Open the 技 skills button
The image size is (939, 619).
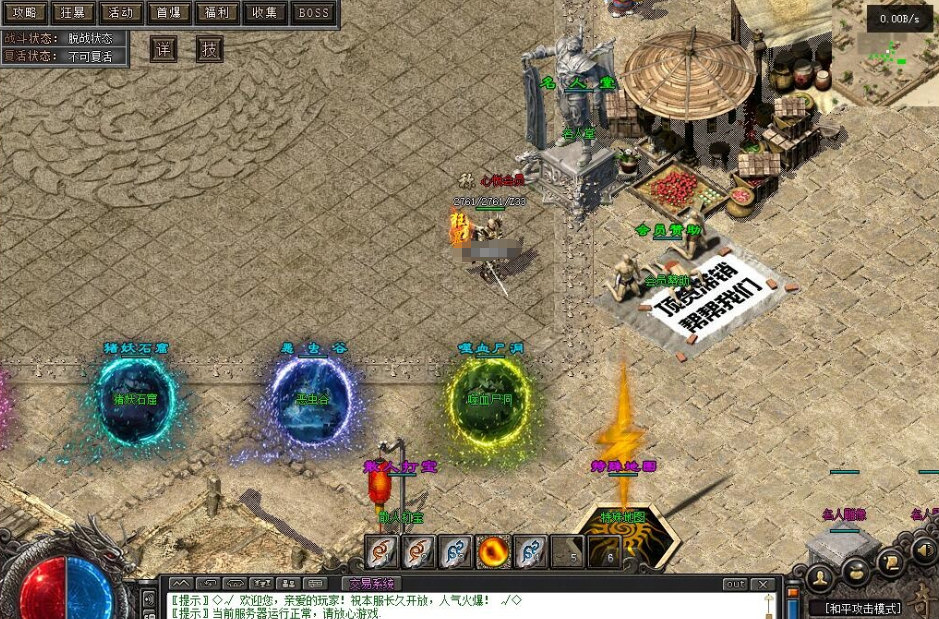click(209, 49)
